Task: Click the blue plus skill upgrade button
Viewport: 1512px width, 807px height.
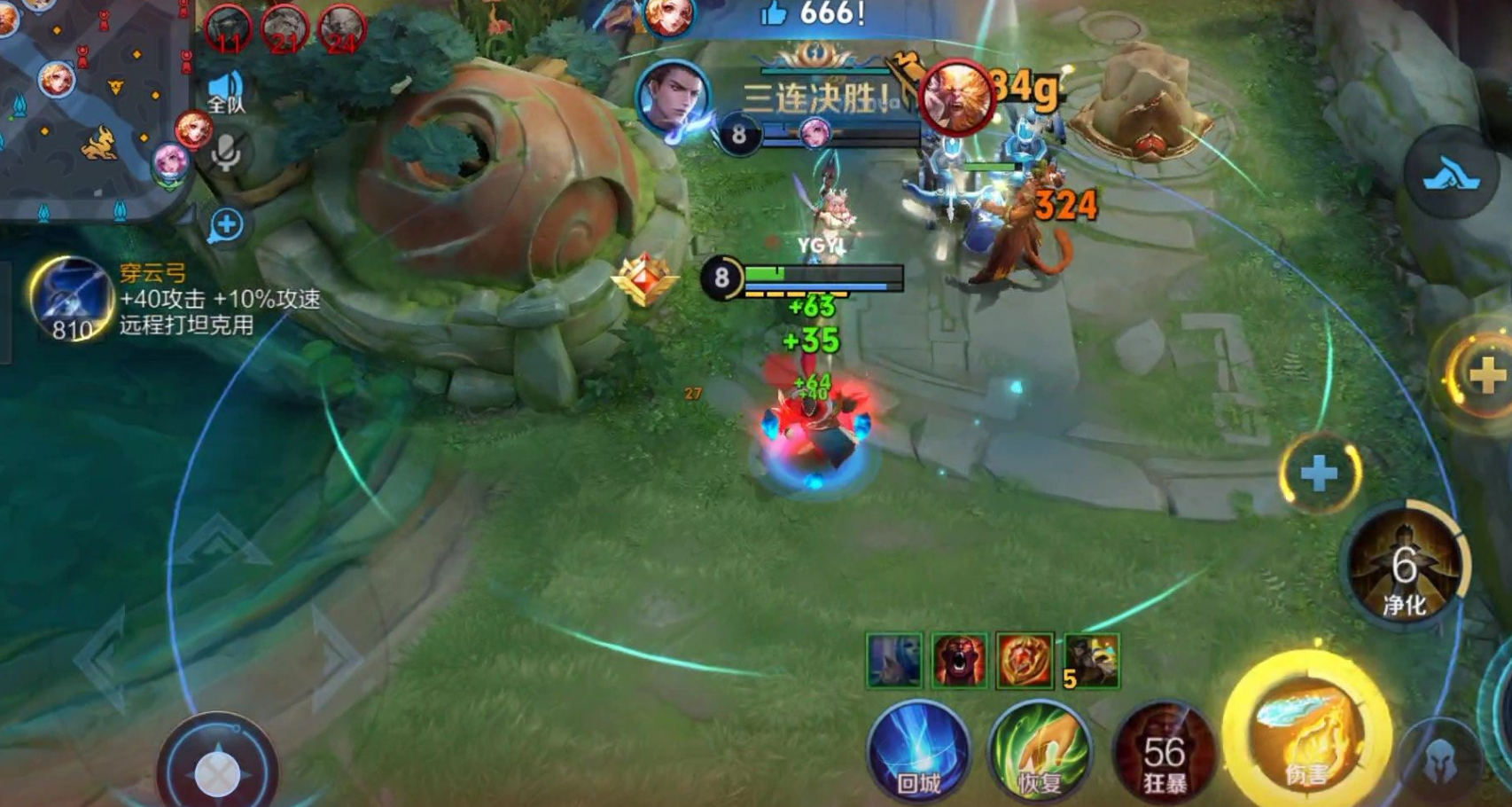Action: coord(1319,474)
